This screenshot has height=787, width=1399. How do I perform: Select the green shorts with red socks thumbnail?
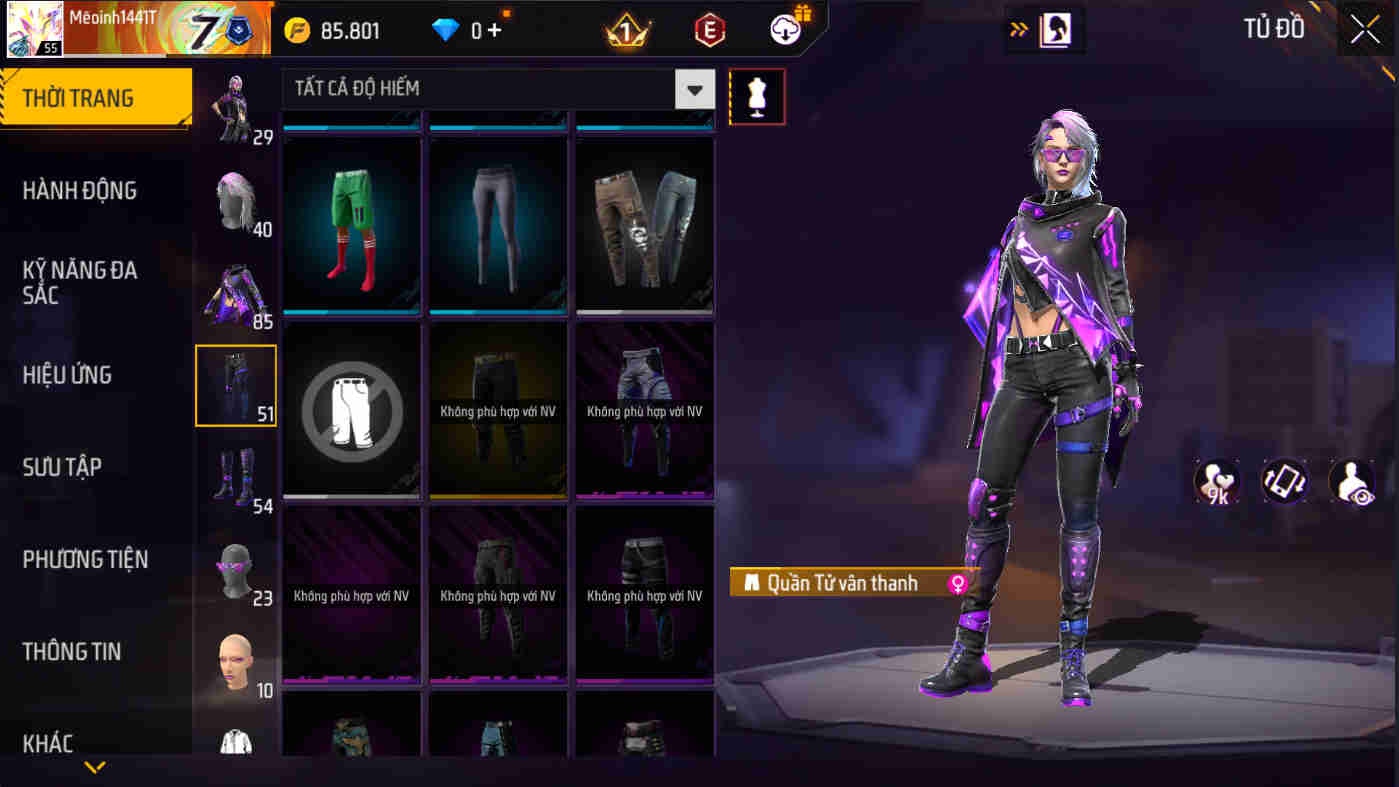point(351,224)
